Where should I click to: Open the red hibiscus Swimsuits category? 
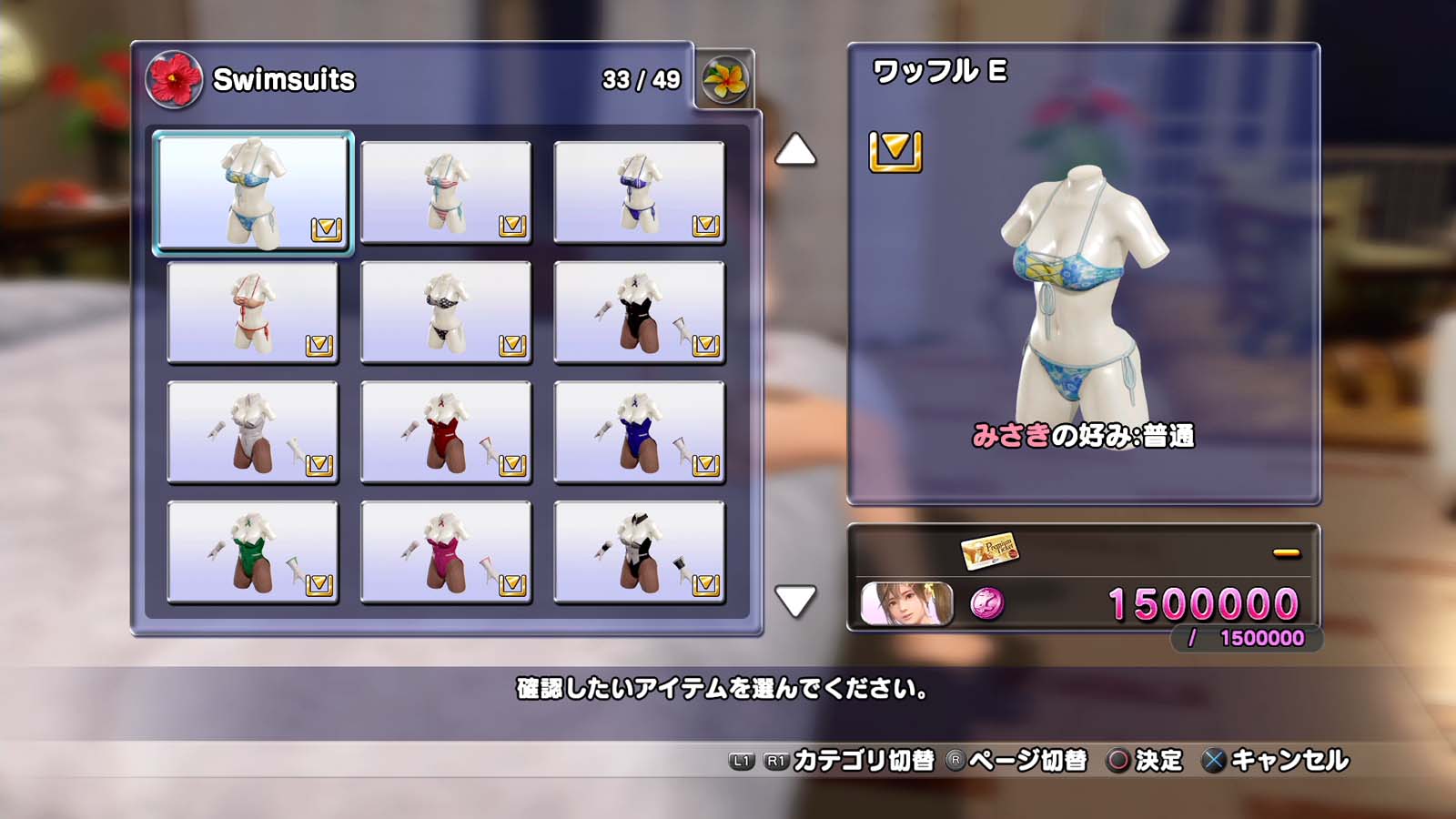click(x=174, y=80)
